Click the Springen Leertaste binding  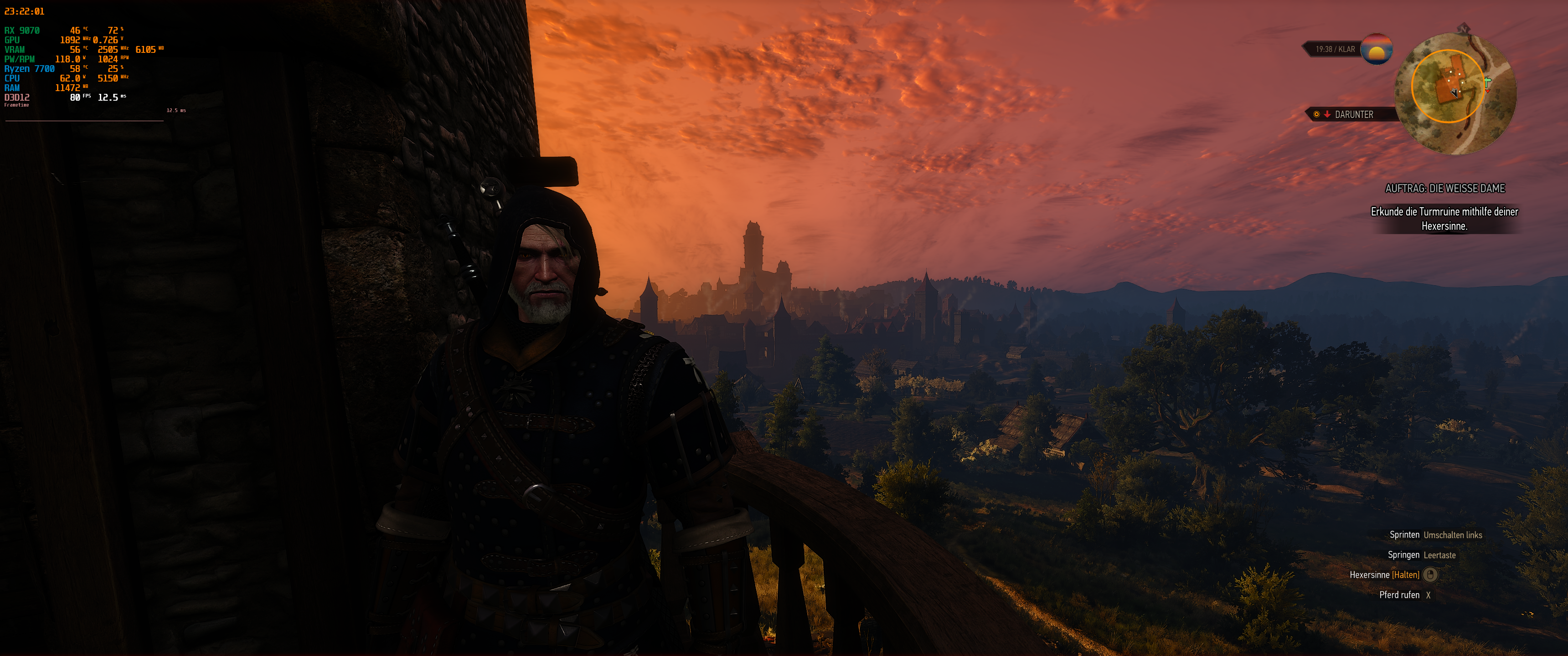(1440, 556)
